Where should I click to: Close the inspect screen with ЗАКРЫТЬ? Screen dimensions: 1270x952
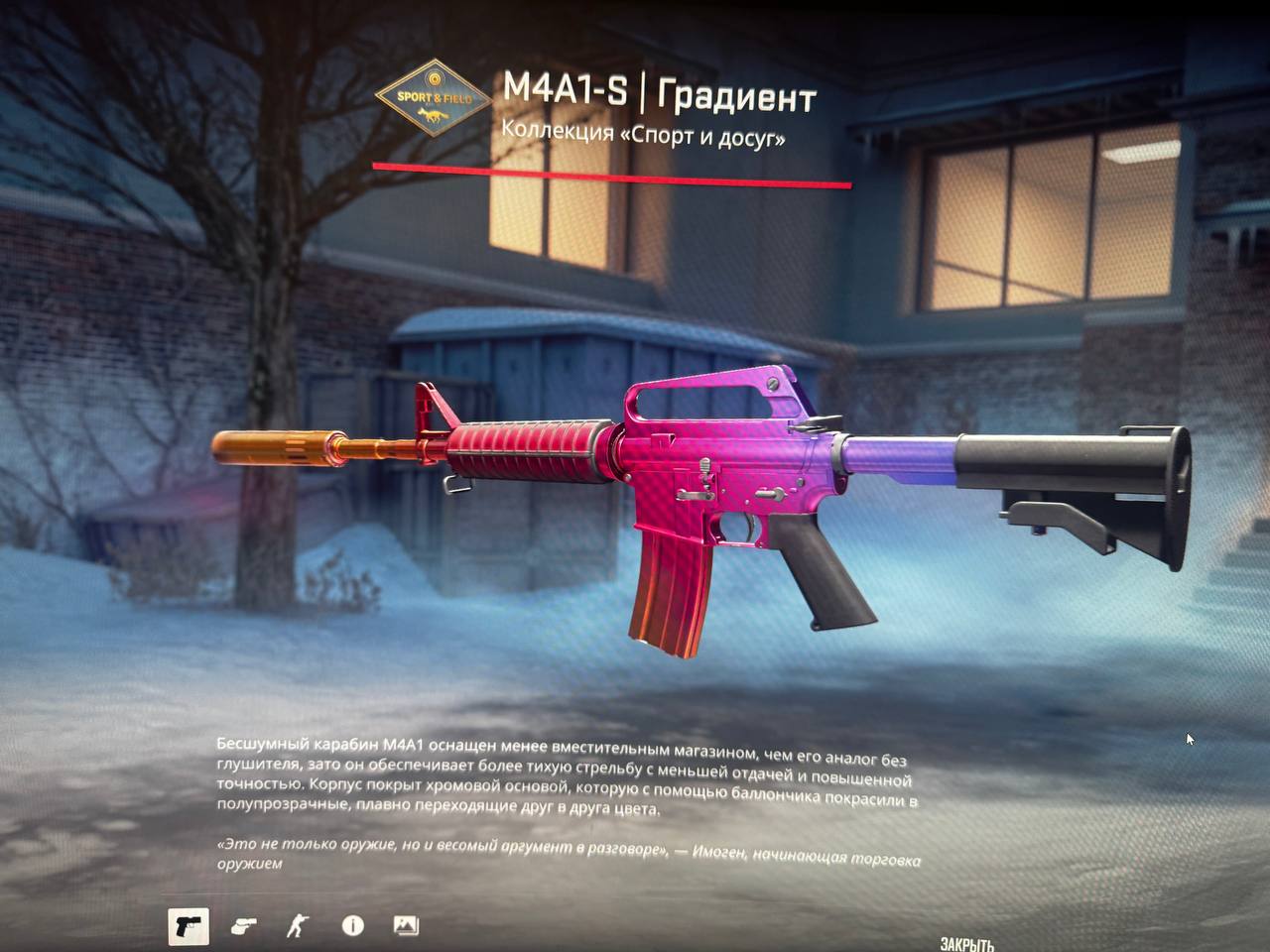[965, 944]
